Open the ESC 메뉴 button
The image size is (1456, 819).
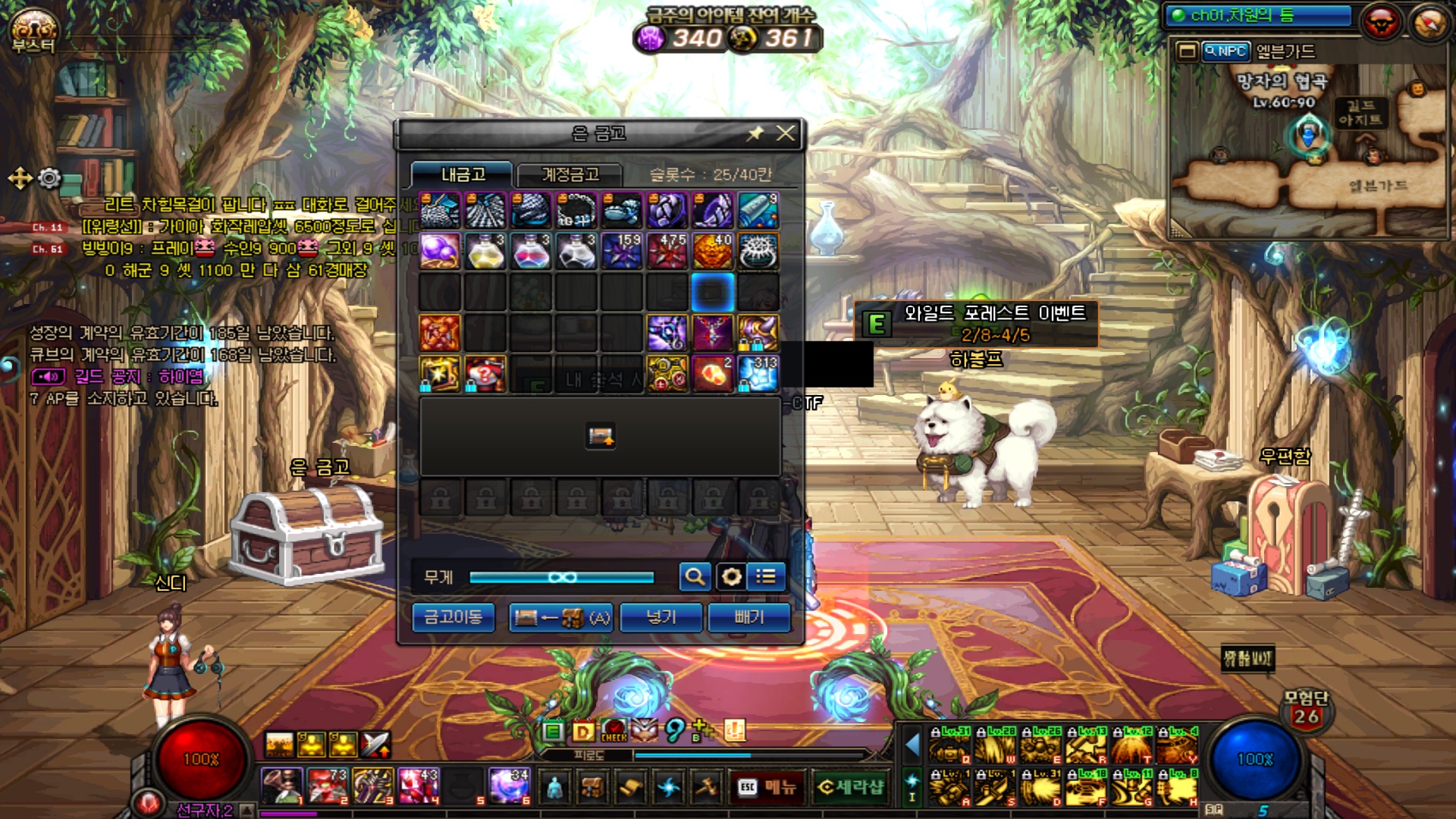pos(767,788)
